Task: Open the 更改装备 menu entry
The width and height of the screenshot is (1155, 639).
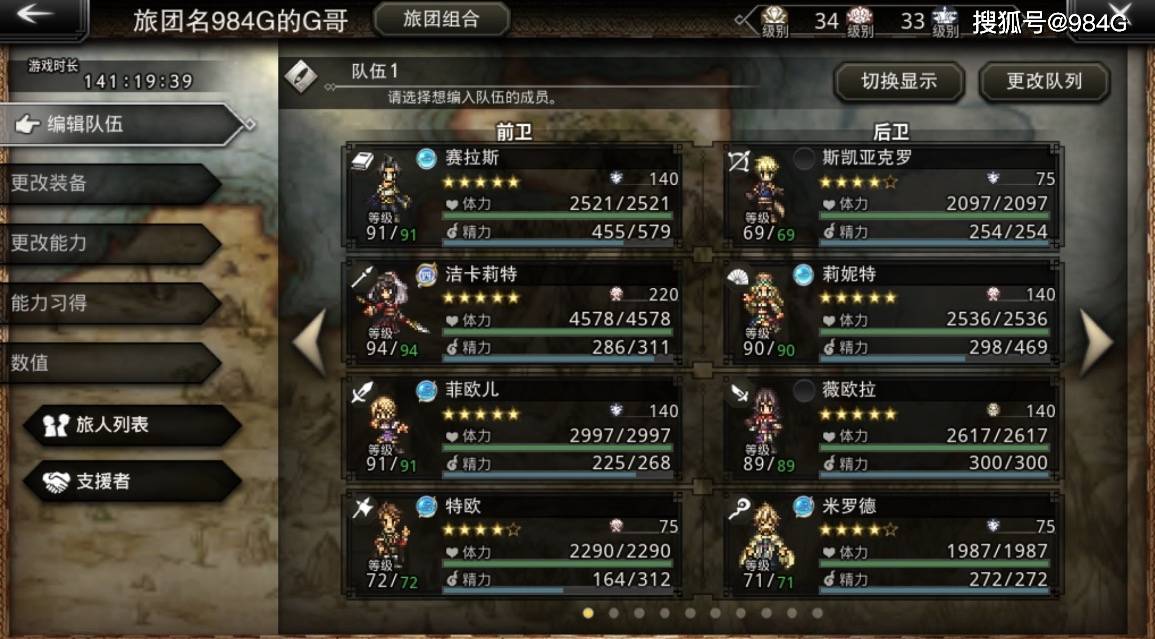Action: [105, 184]
